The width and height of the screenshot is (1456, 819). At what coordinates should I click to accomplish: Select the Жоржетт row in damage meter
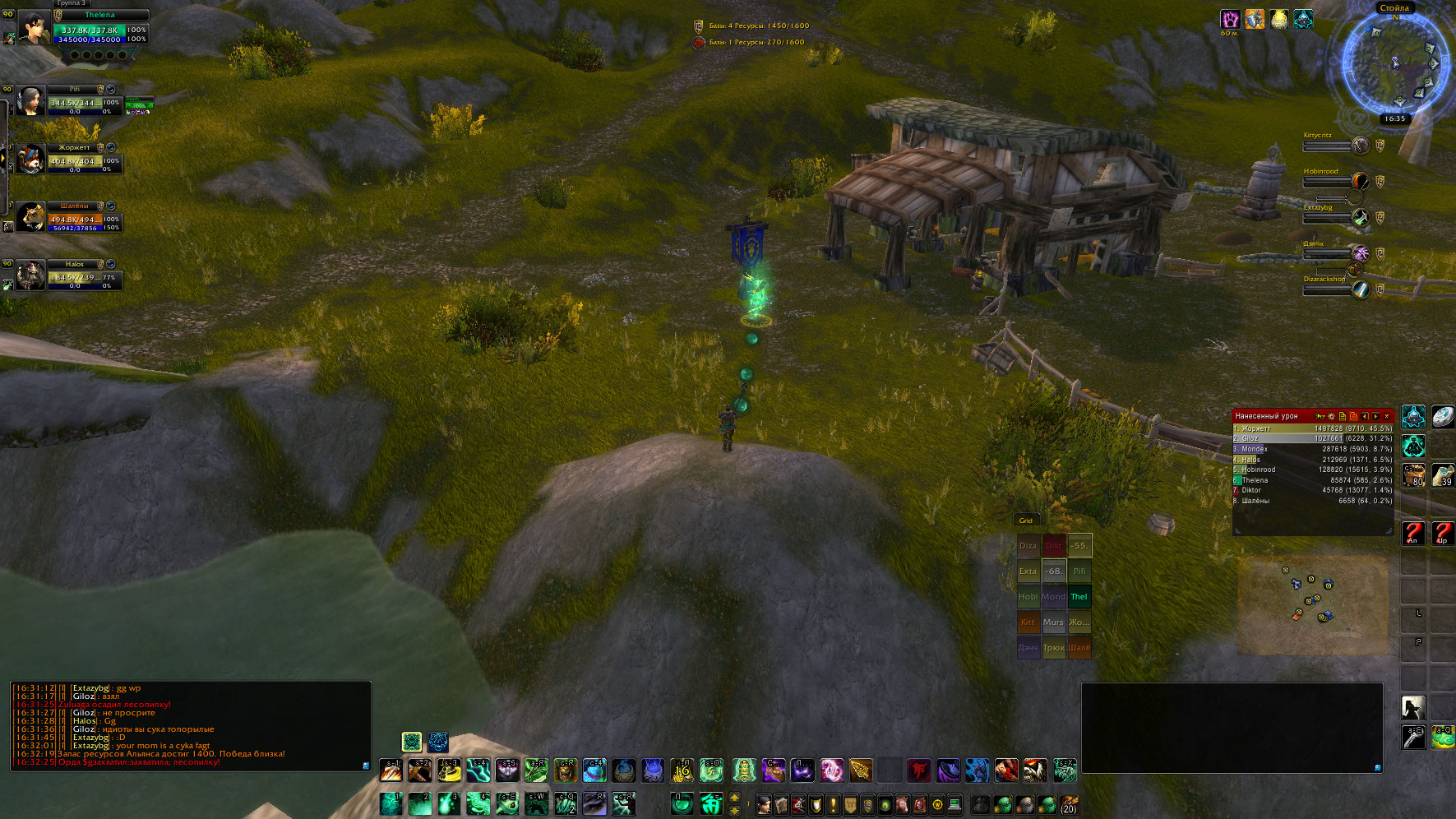(1312, 428)
